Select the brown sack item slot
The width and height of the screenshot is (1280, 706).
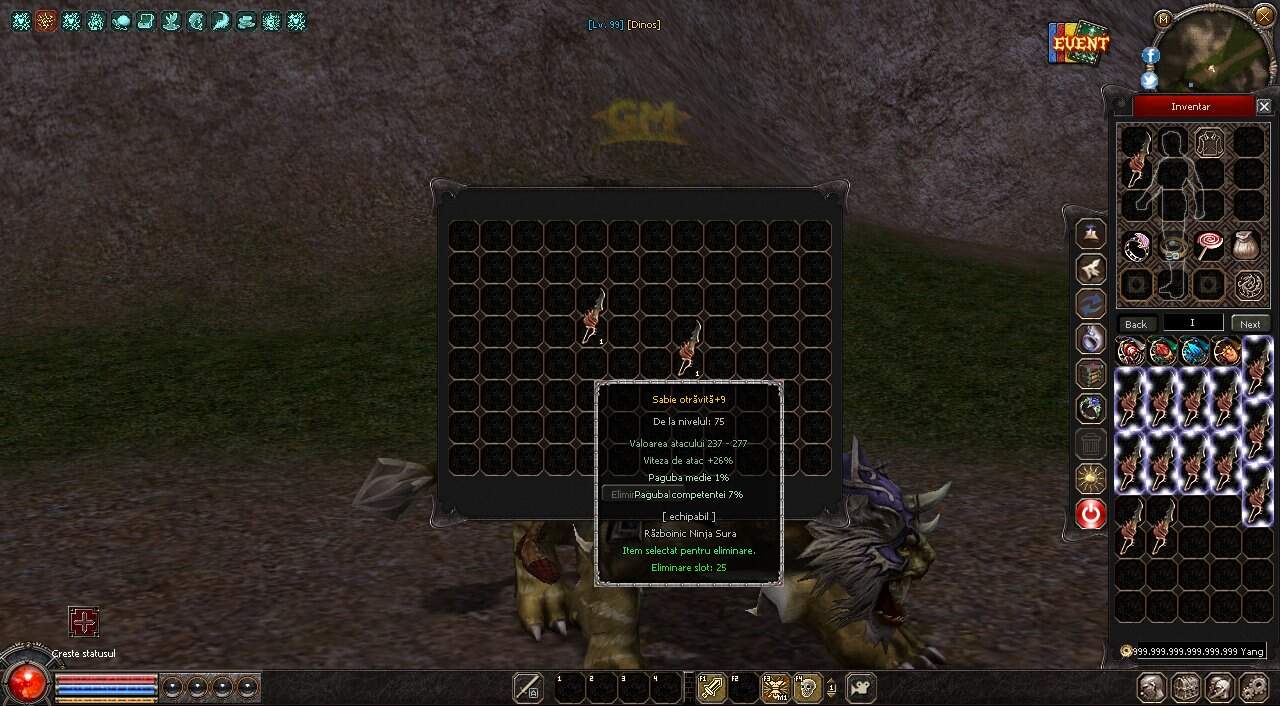[x=1246, y=245]
